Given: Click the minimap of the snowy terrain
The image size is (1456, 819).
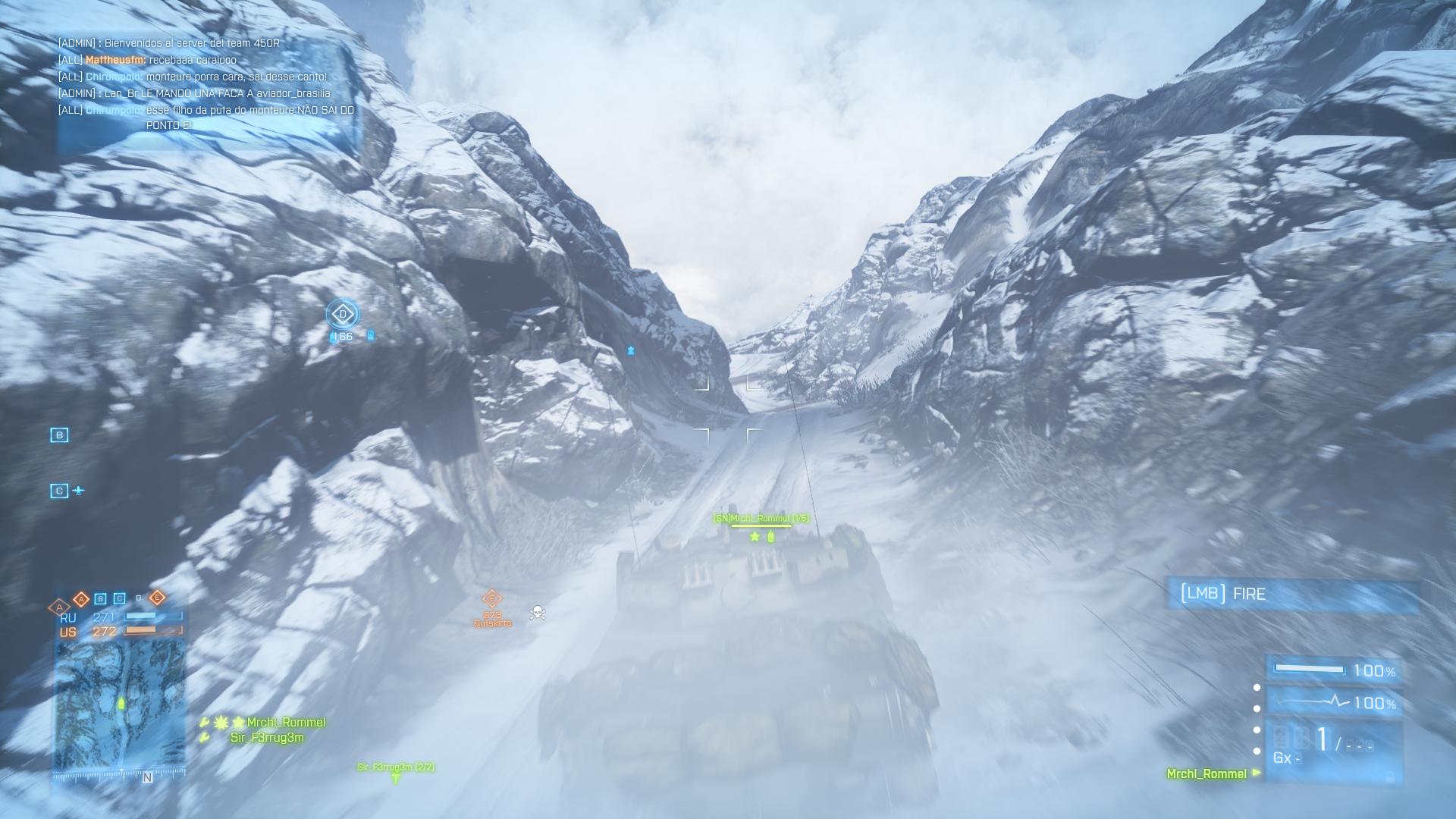Looking at the screenshot, I should click(x=120, y=704).
